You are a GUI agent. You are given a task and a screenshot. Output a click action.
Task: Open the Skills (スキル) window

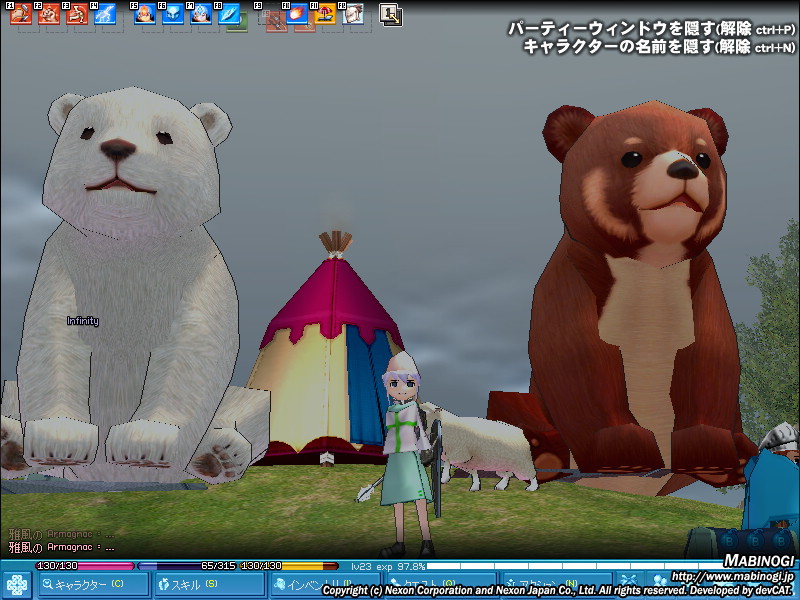[204, 584]
